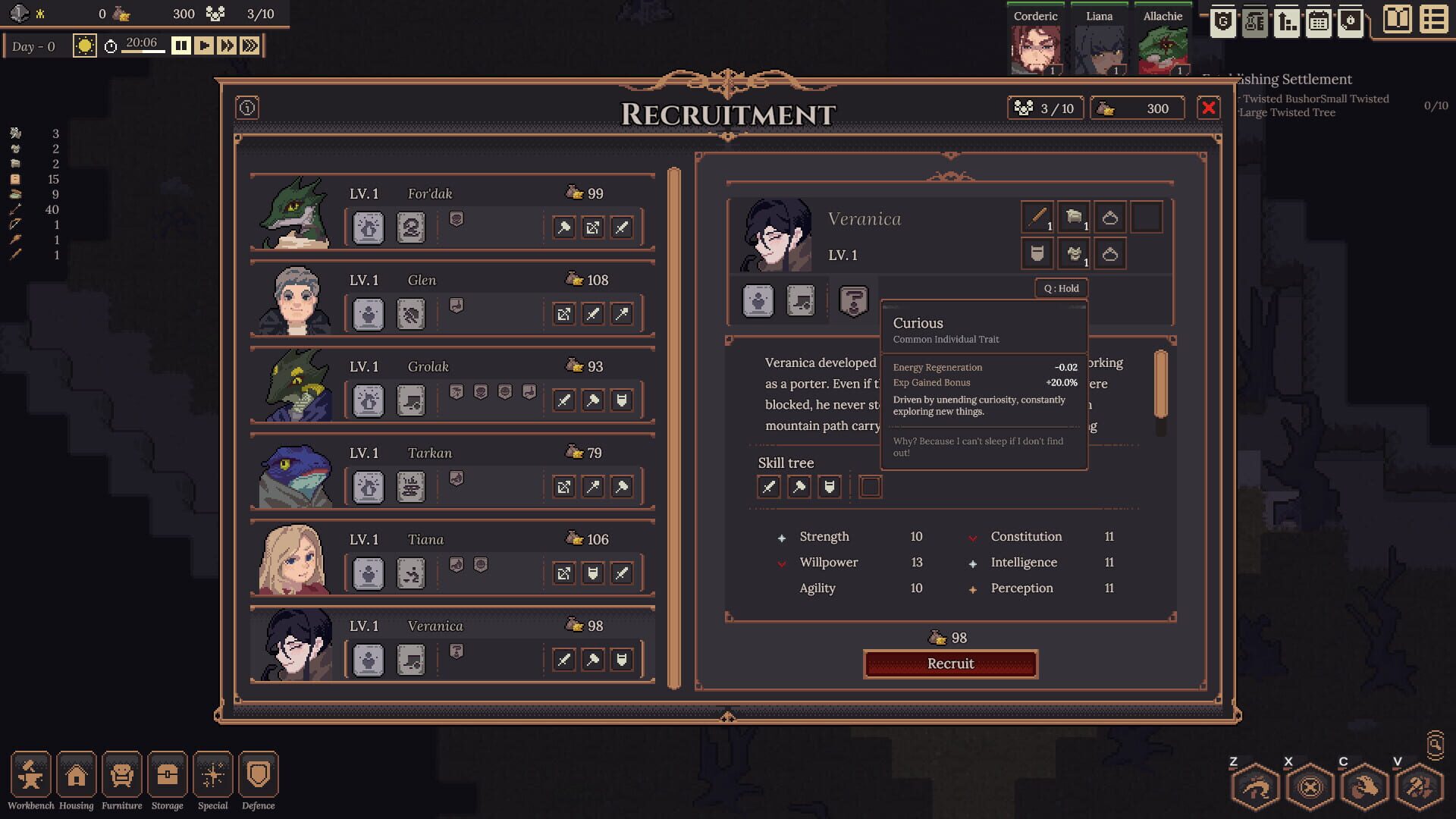Open the bar-chart statistics panel

(1285, 23)
